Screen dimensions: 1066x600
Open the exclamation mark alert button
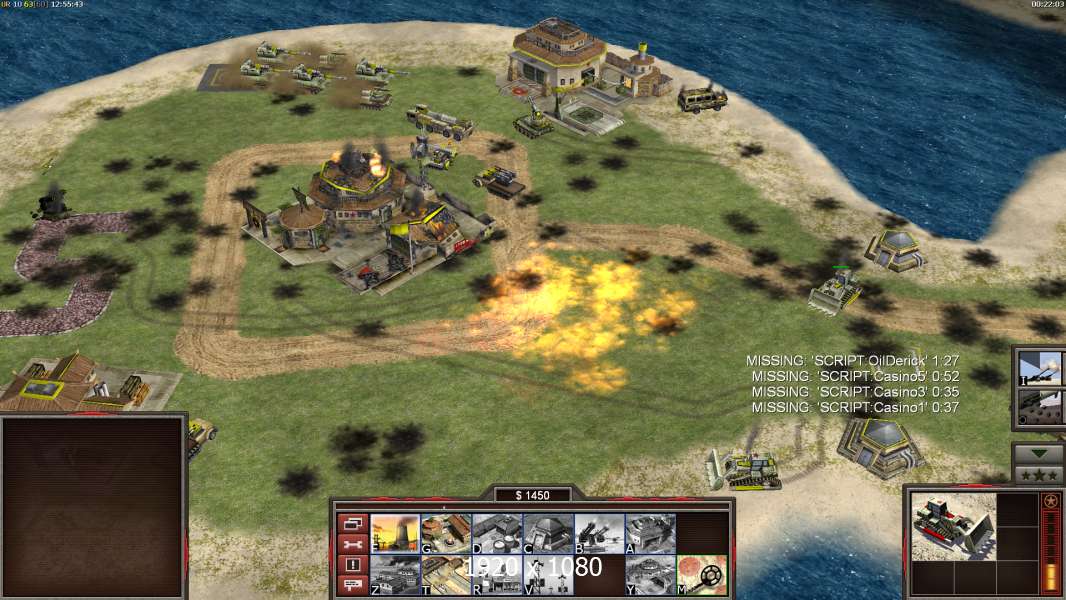coord(352,565)
